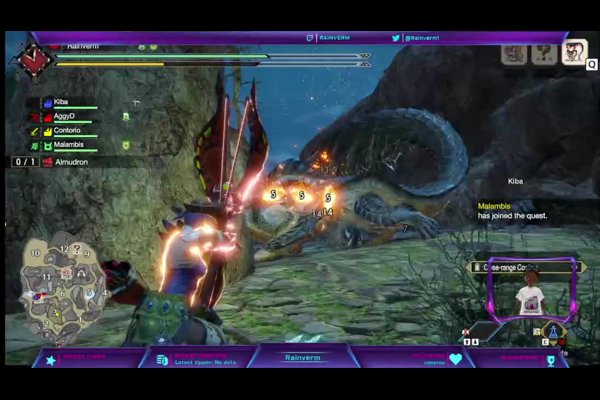Select Malambis in the party list

point(70,146)
